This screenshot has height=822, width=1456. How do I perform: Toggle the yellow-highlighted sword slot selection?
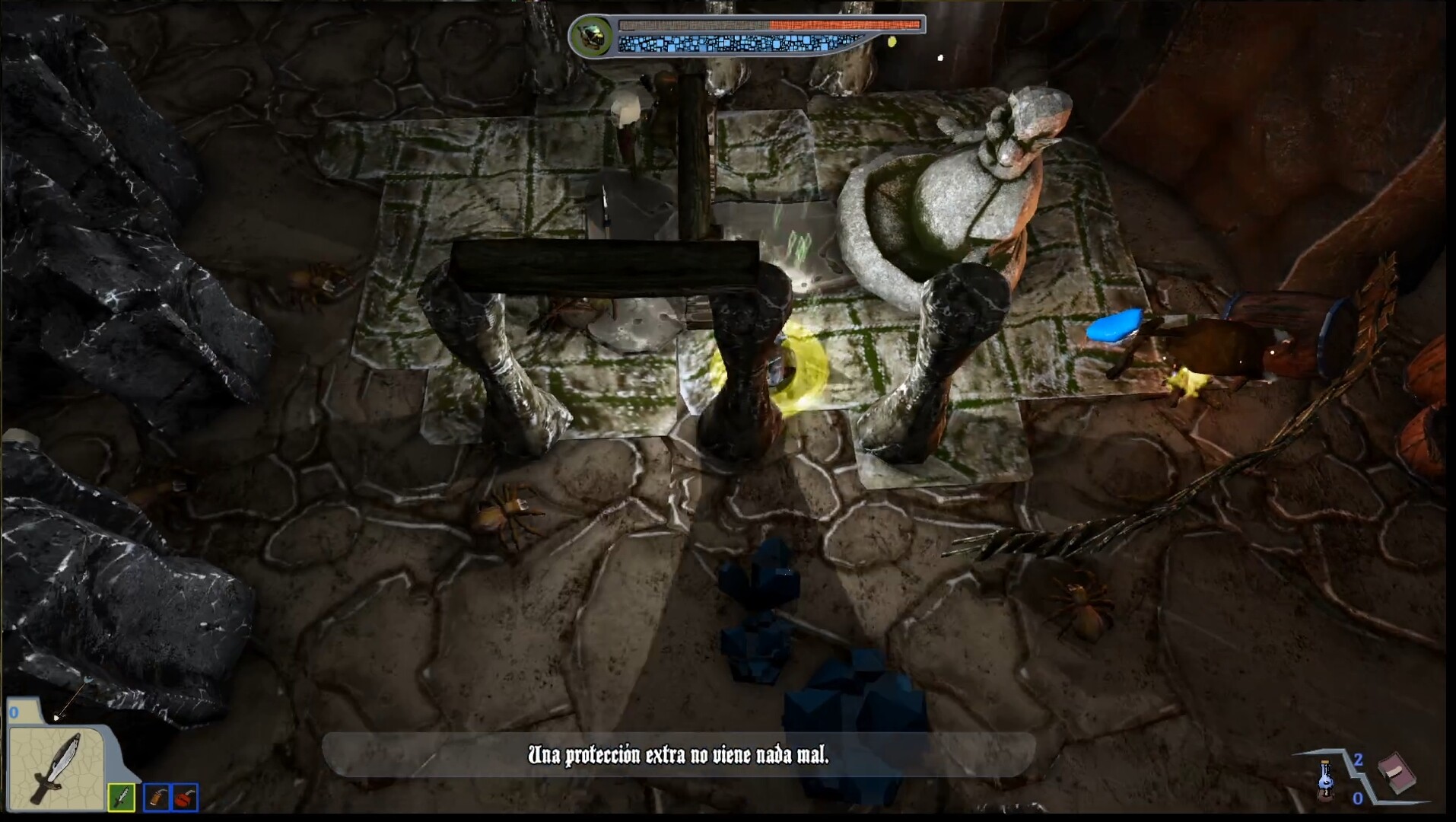(x=122, y=798)
